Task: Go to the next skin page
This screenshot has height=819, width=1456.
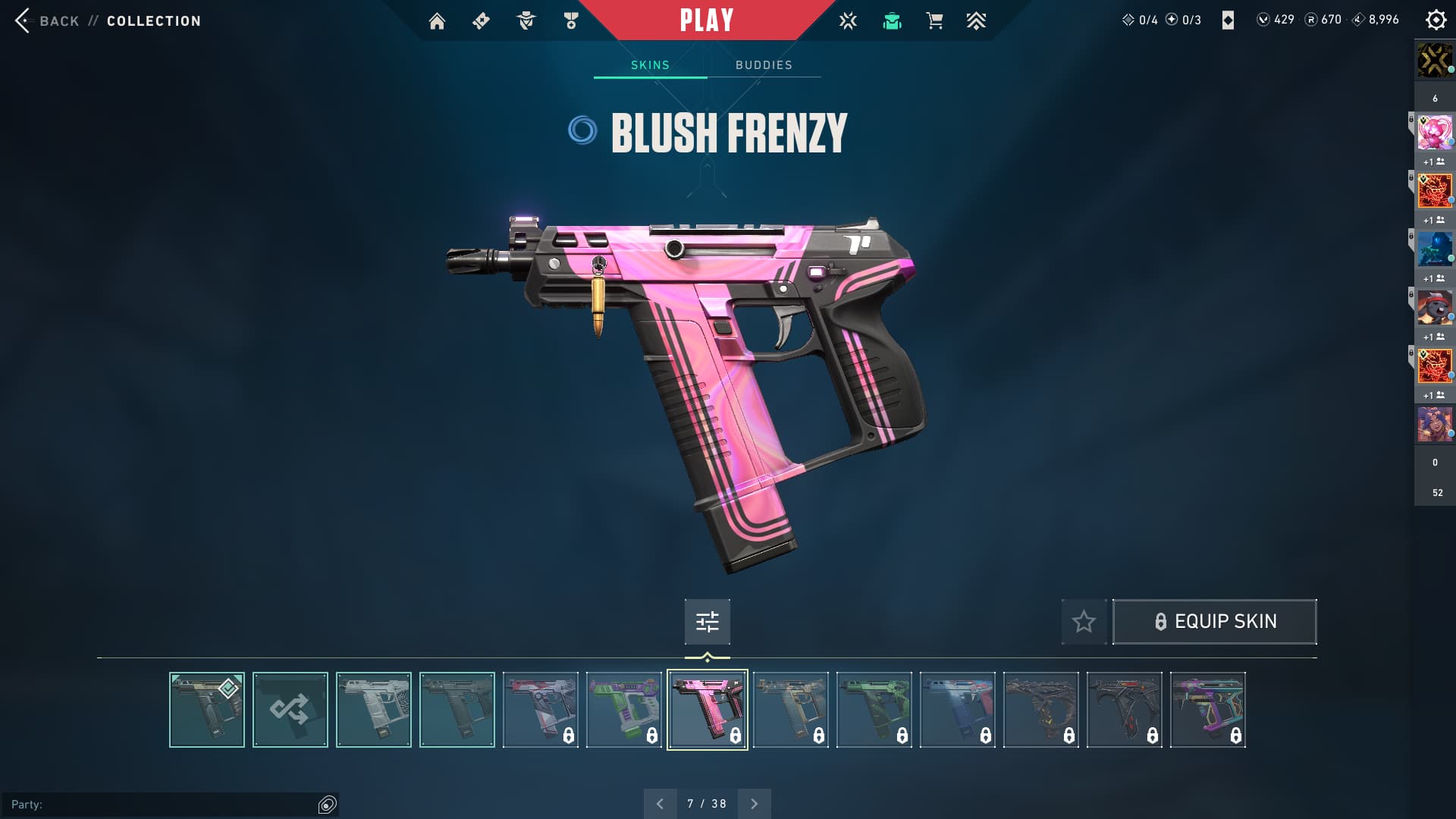Action: click(x=754, y=804)
